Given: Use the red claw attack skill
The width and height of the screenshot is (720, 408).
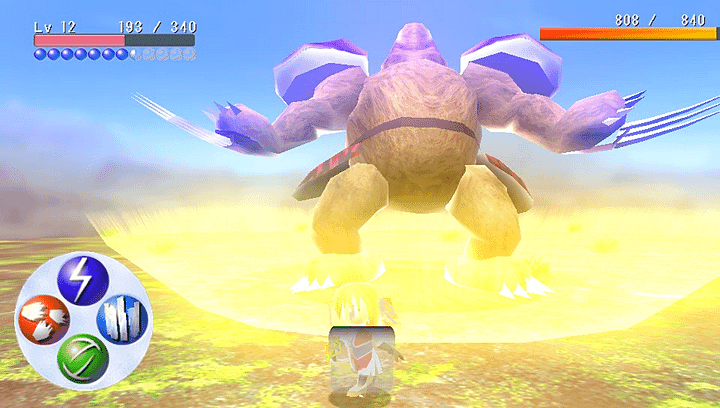Looking at the screenshot, I should [x=42, y=321].
